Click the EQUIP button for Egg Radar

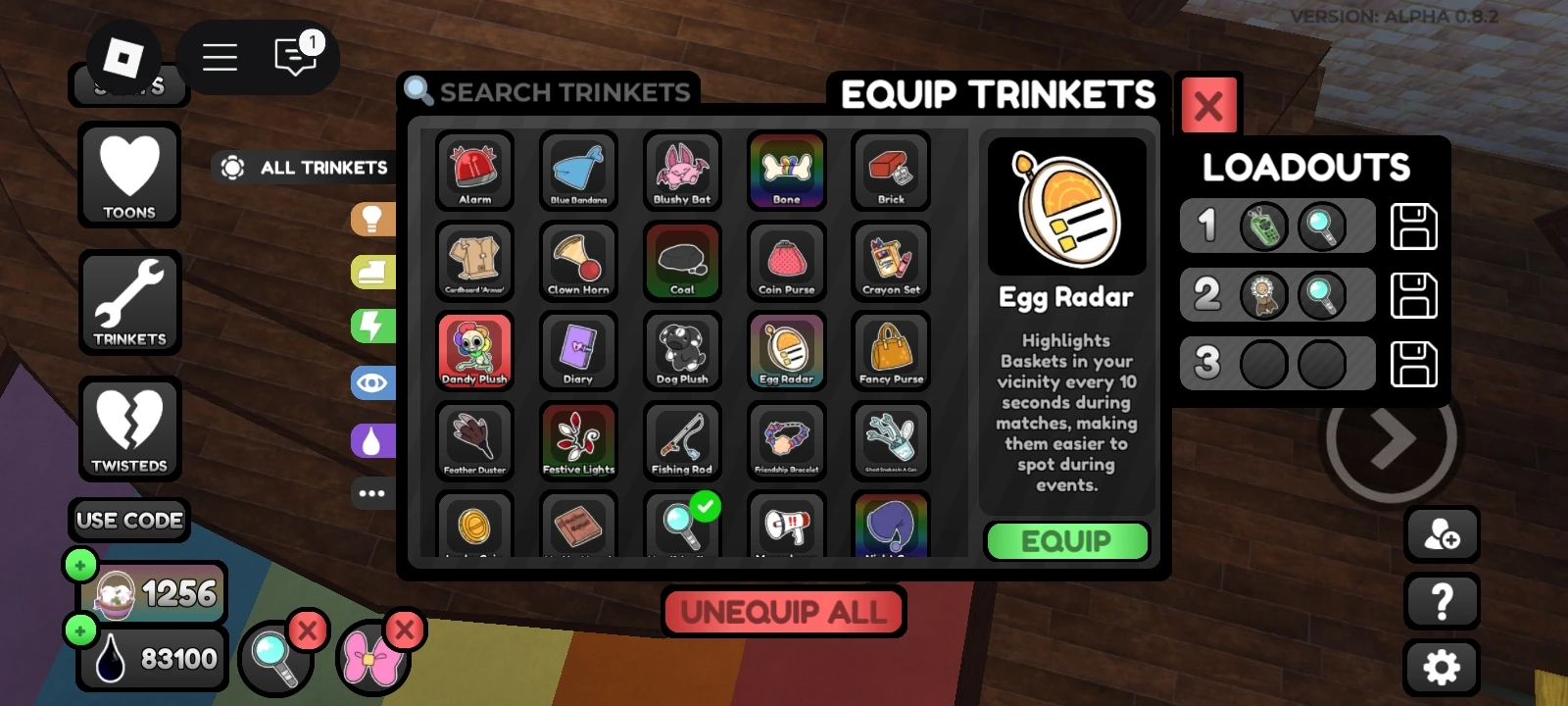coord(1067,540)
